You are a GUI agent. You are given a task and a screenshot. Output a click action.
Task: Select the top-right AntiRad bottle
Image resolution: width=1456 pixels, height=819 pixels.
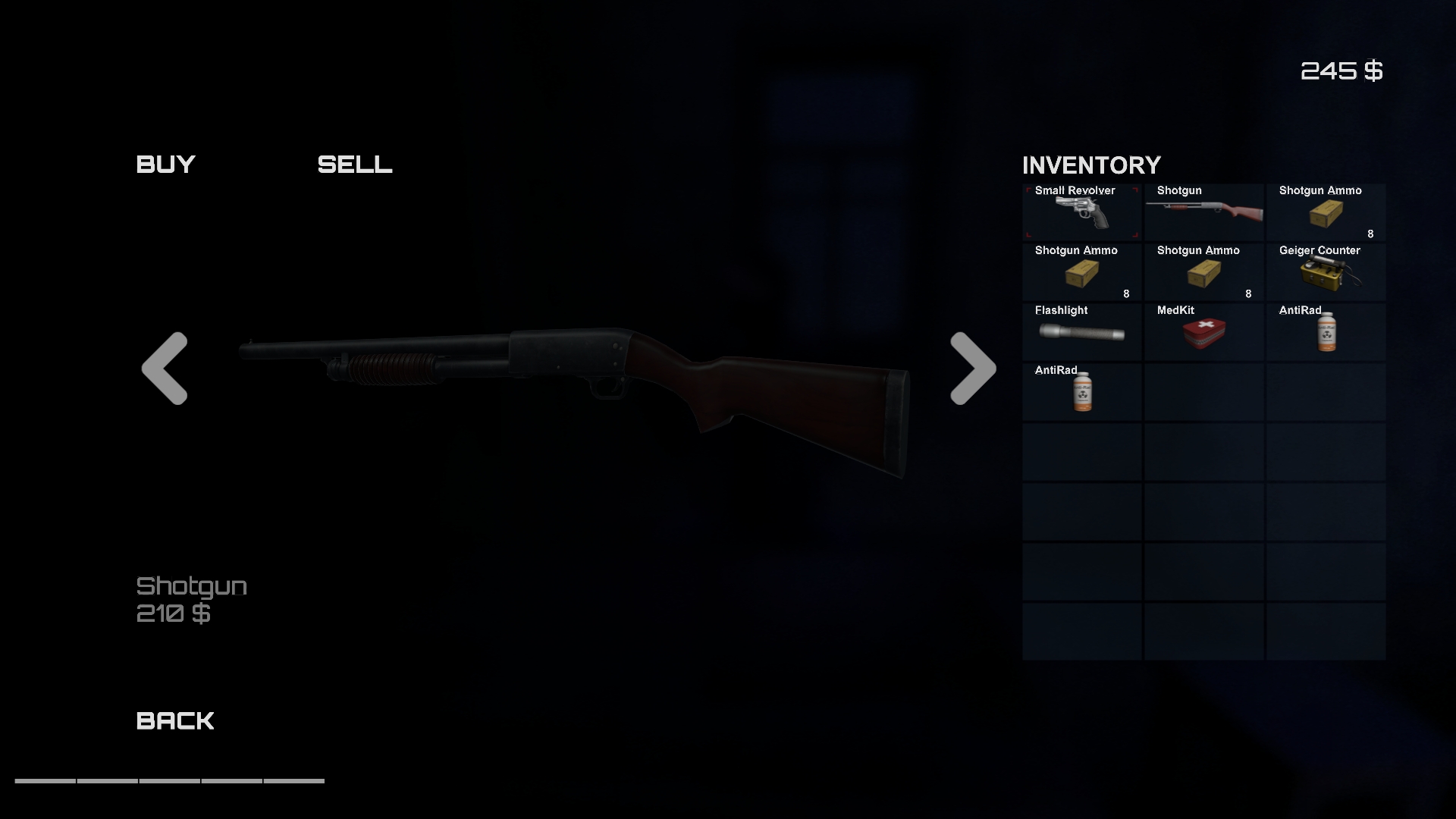1326,331
